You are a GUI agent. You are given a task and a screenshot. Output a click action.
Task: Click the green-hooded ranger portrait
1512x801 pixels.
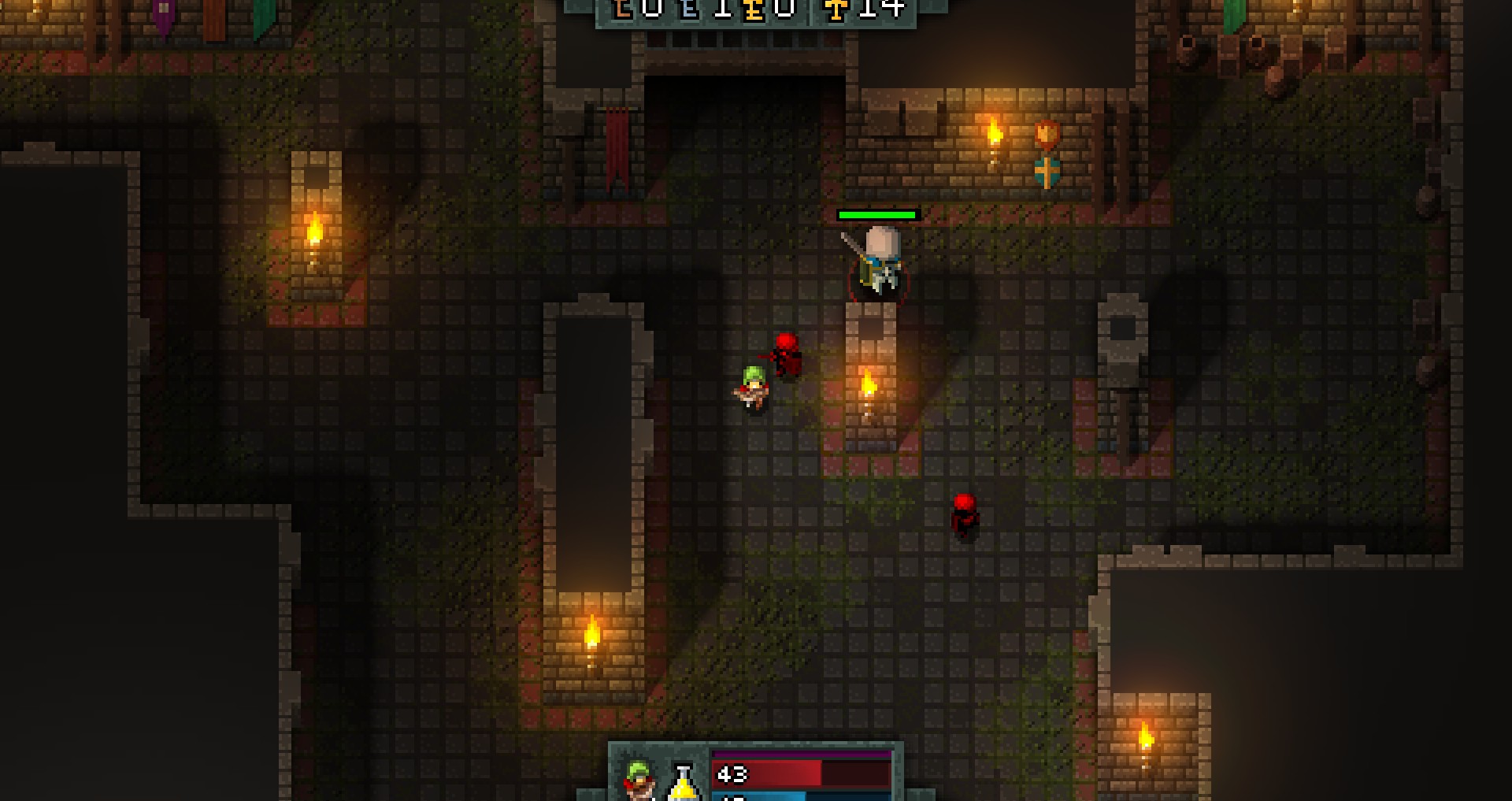pos(639,778)
